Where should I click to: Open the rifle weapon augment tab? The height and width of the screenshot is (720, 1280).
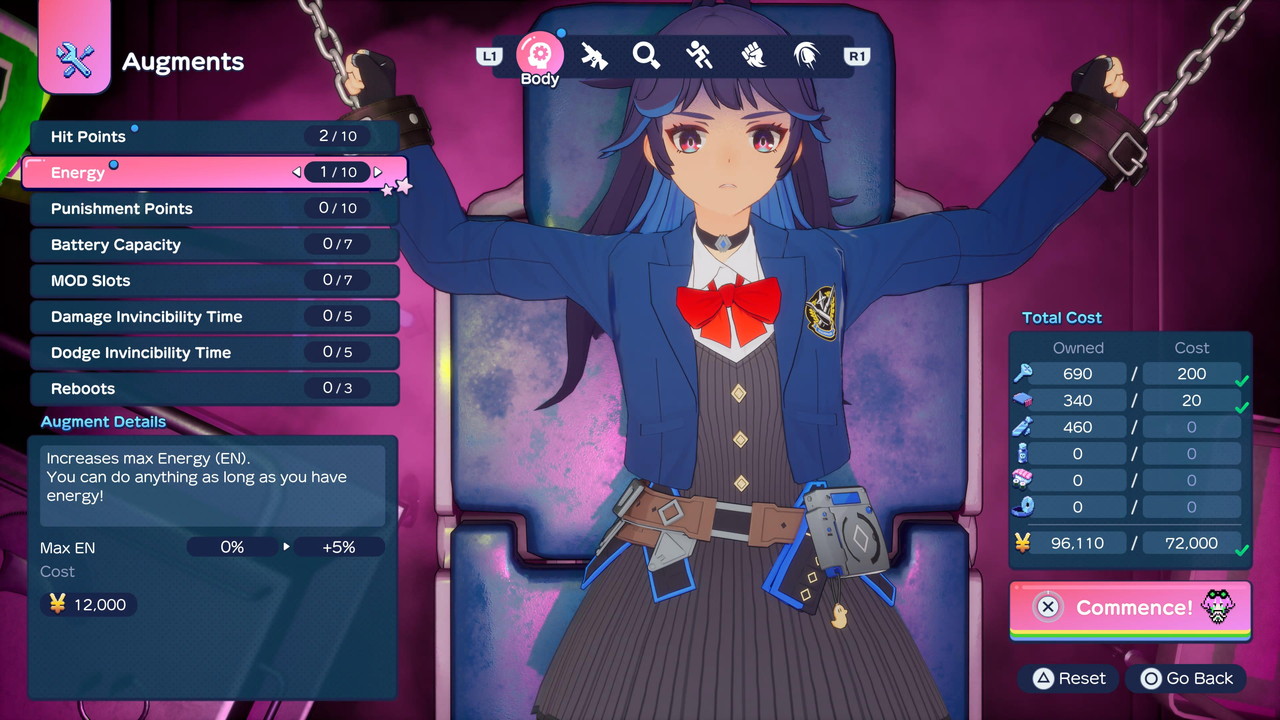tap(594, 56)
